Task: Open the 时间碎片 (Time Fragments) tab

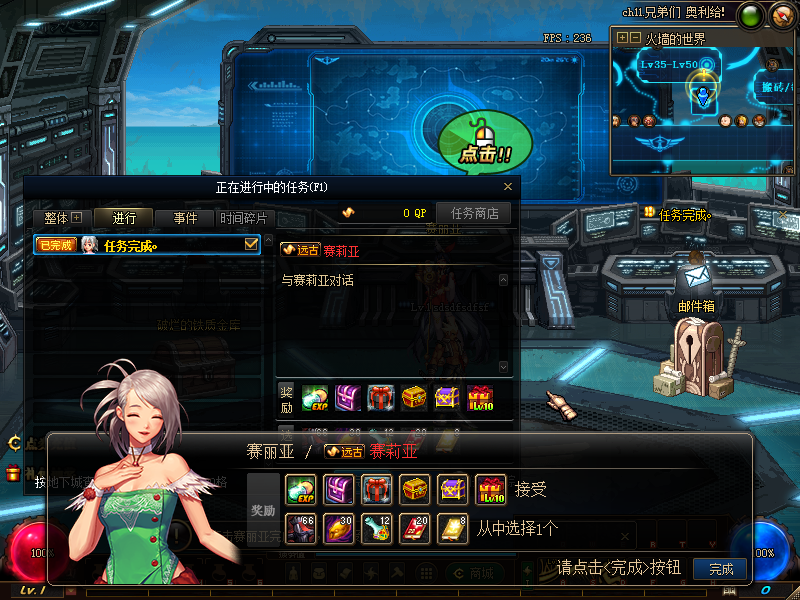Action: 243,218
